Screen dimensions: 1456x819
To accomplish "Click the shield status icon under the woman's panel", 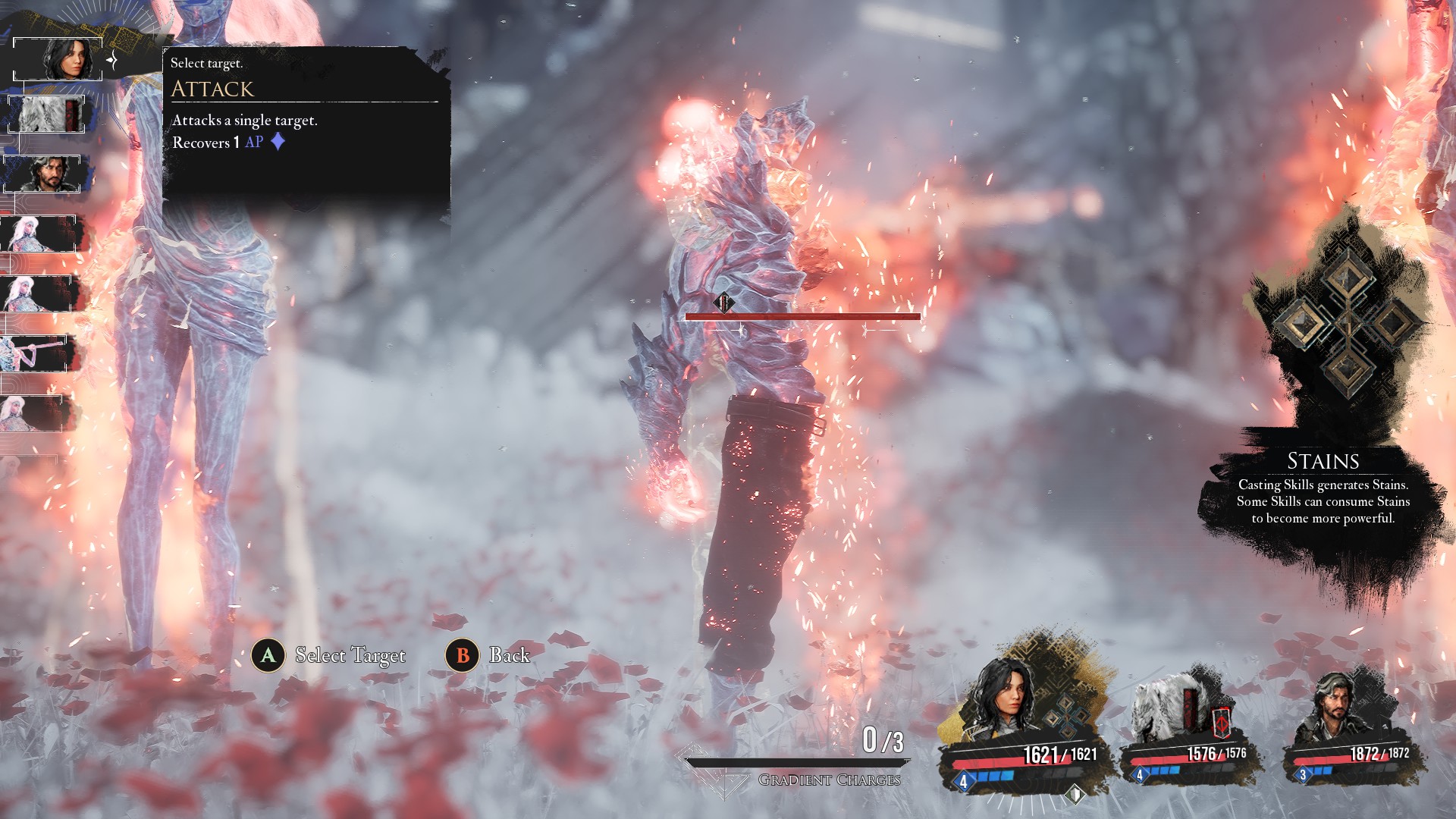I will 1075,794.
